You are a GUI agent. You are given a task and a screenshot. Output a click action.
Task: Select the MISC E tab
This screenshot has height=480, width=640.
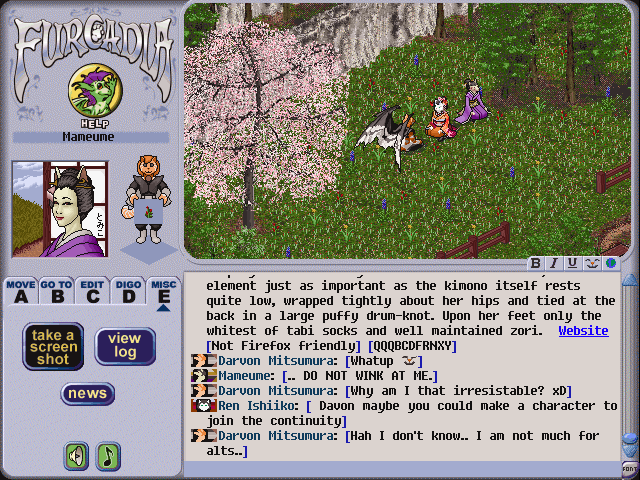(163, 291)
